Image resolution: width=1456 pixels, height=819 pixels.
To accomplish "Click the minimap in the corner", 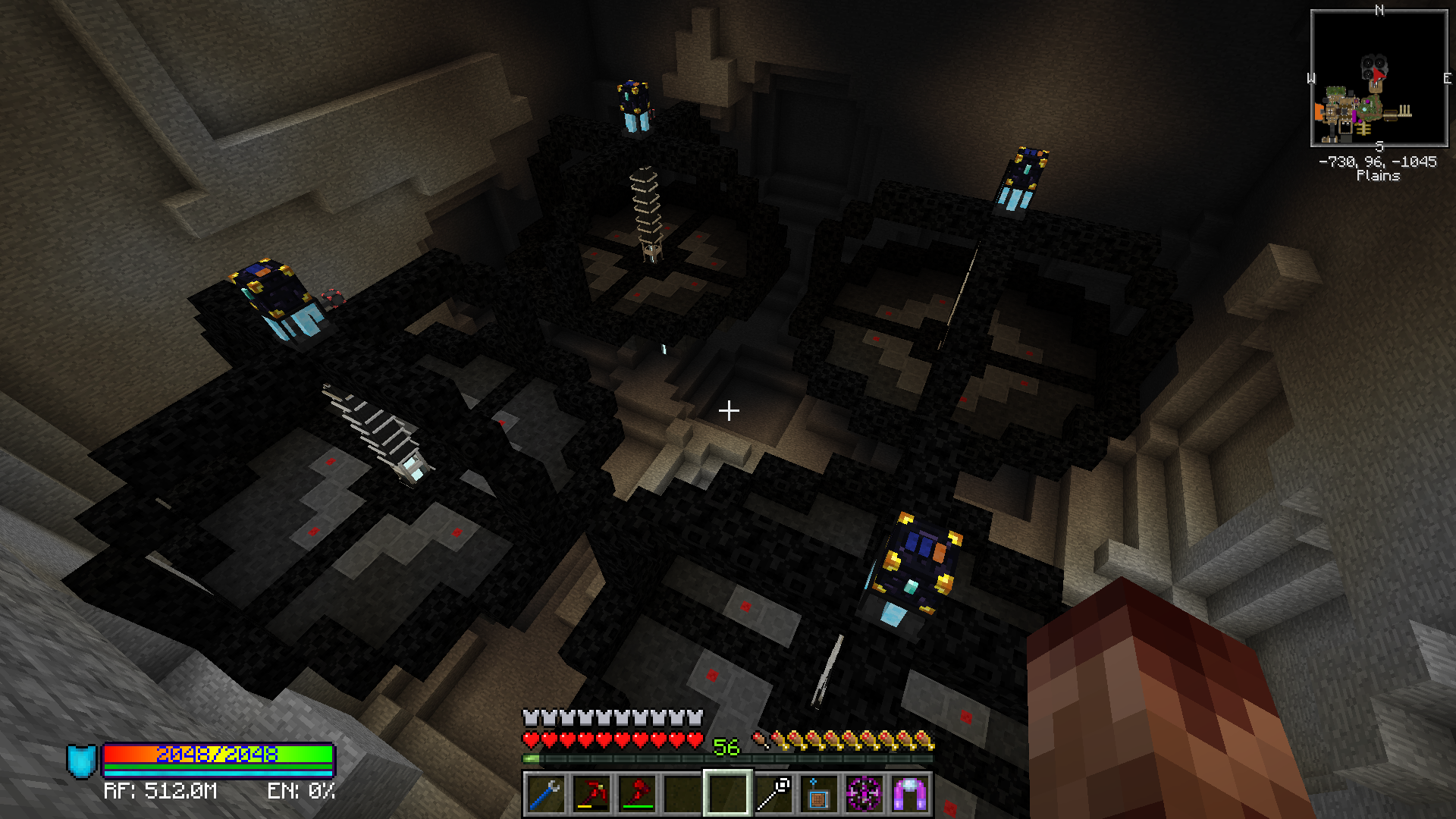I will pos(1379,78).
